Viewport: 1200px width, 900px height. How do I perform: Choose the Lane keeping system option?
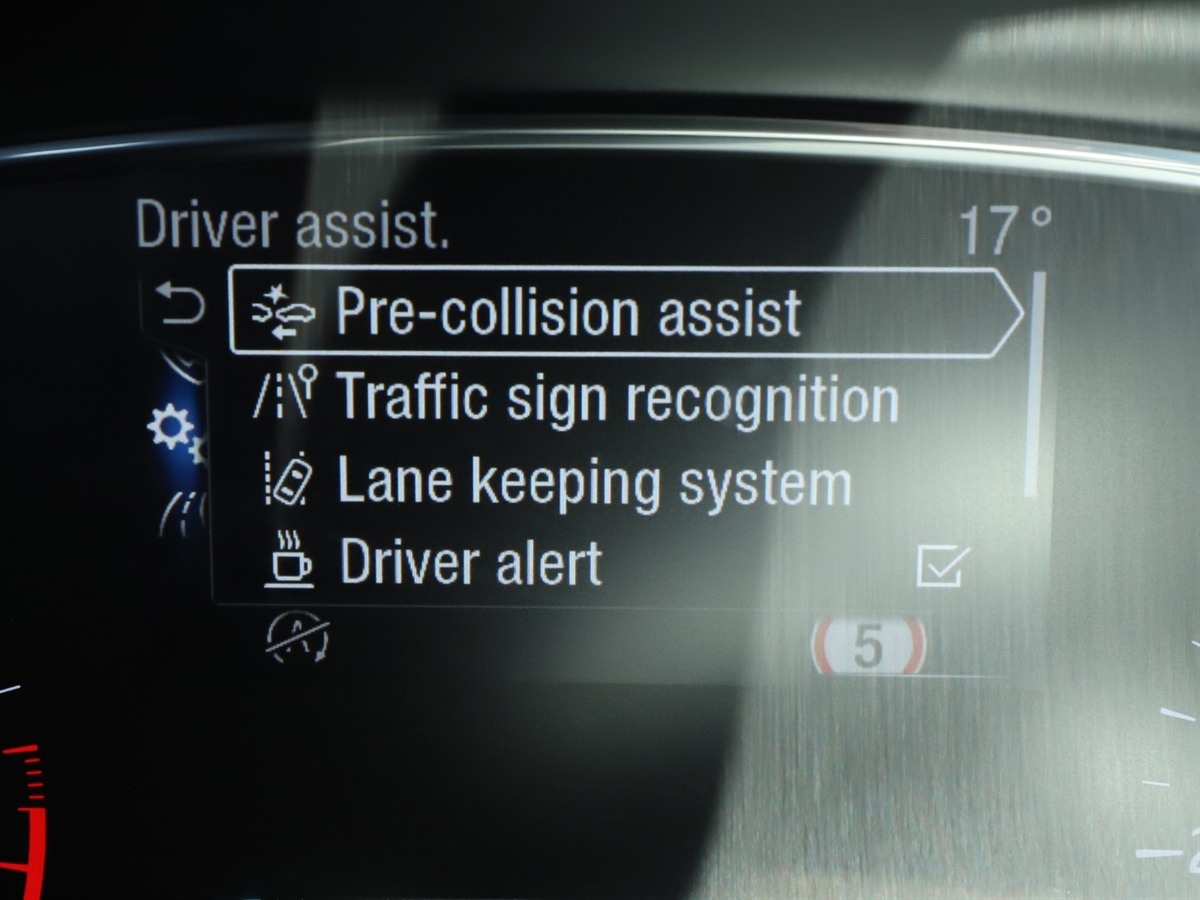pyautogui.click(x=592, y=482)
